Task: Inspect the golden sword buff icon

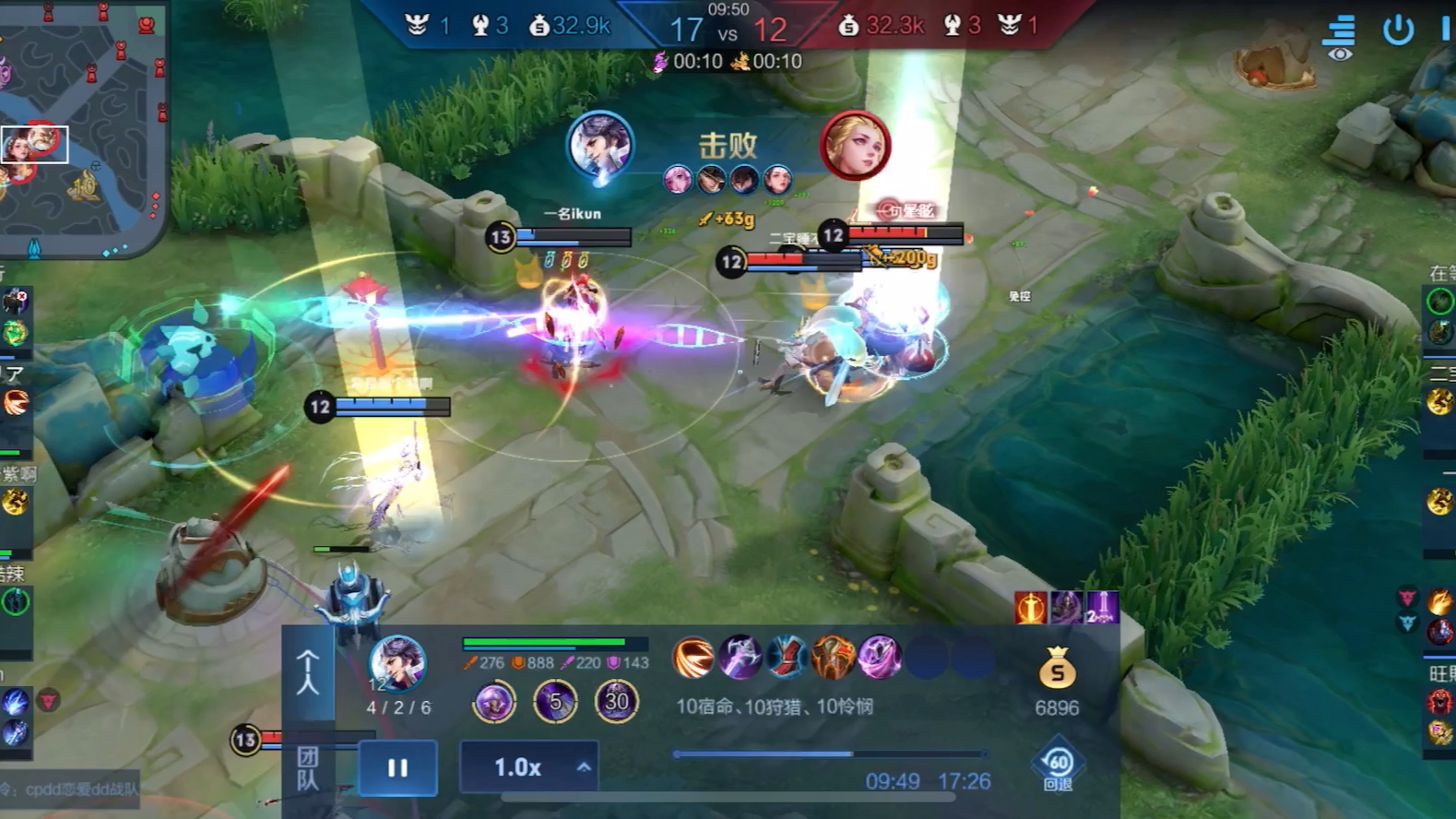Action: (x=1030, y=608)
